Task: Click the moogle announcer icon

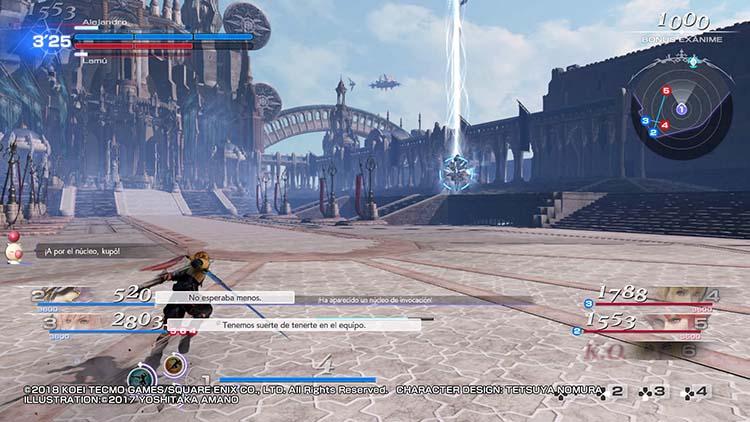Action: (17, 251)
